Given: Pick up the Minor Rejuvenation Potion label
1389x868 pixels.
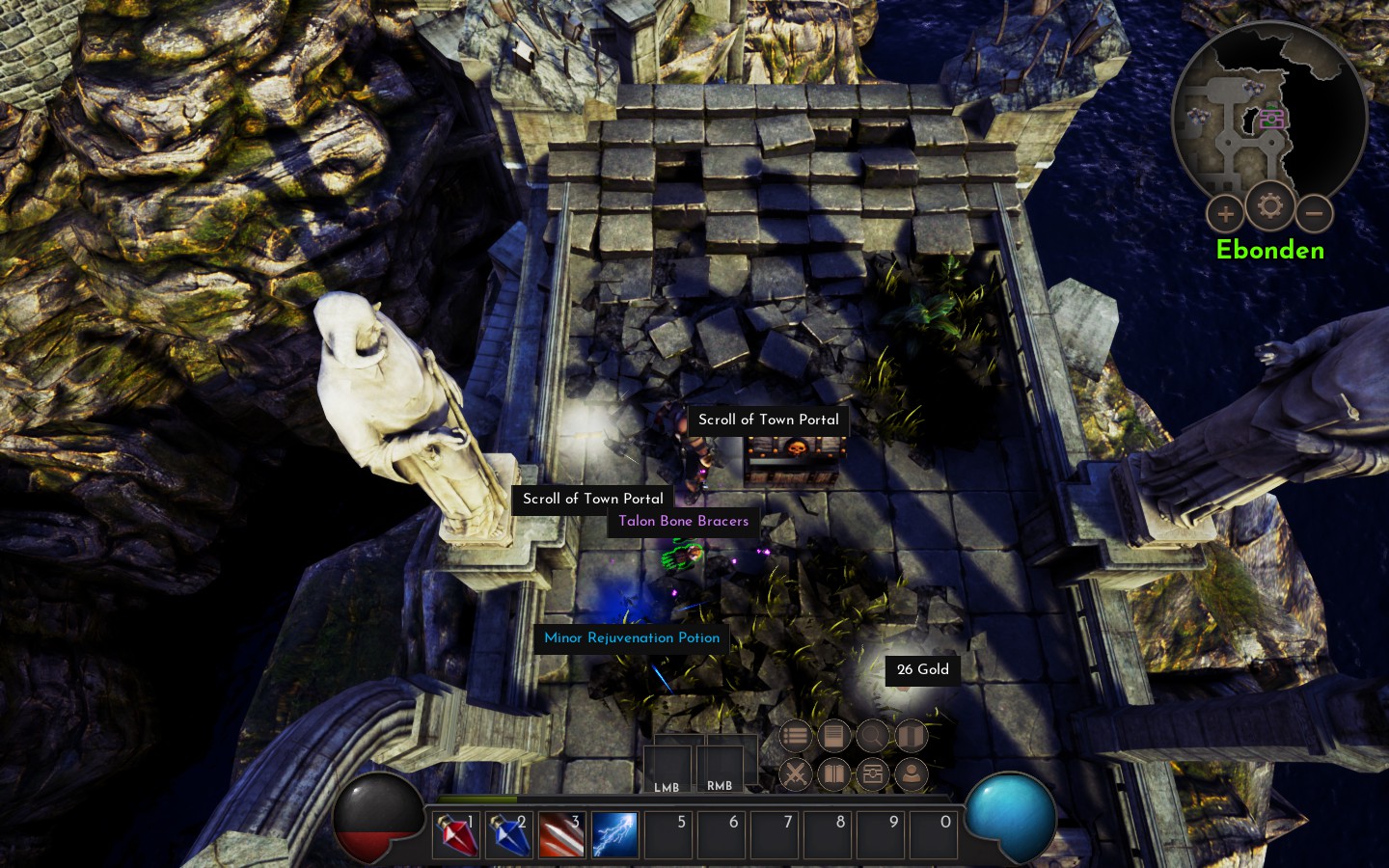Looking at the screenshot, I should coord(632,638).
